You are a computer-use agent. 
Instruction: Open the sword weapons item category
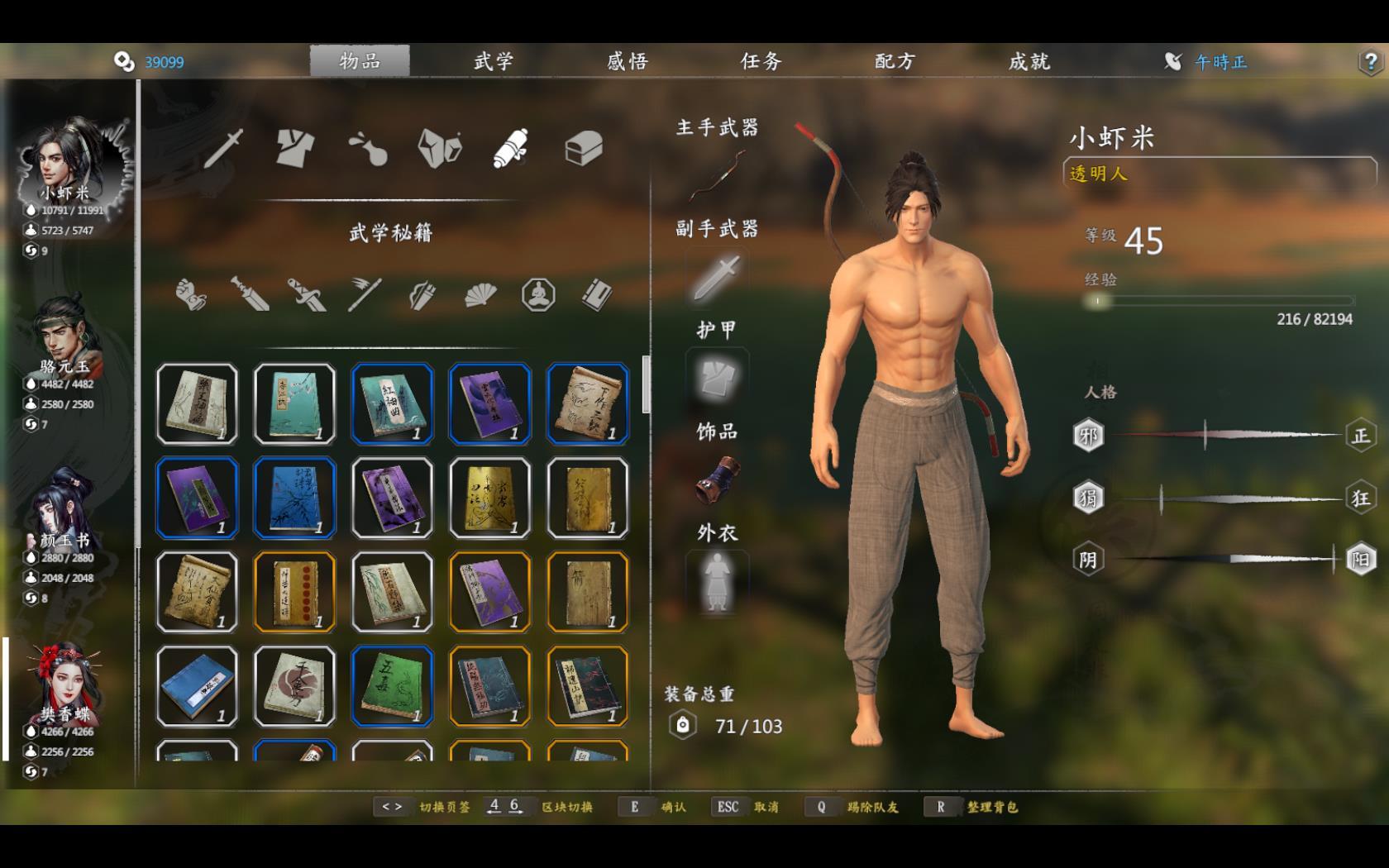point(223,149)
